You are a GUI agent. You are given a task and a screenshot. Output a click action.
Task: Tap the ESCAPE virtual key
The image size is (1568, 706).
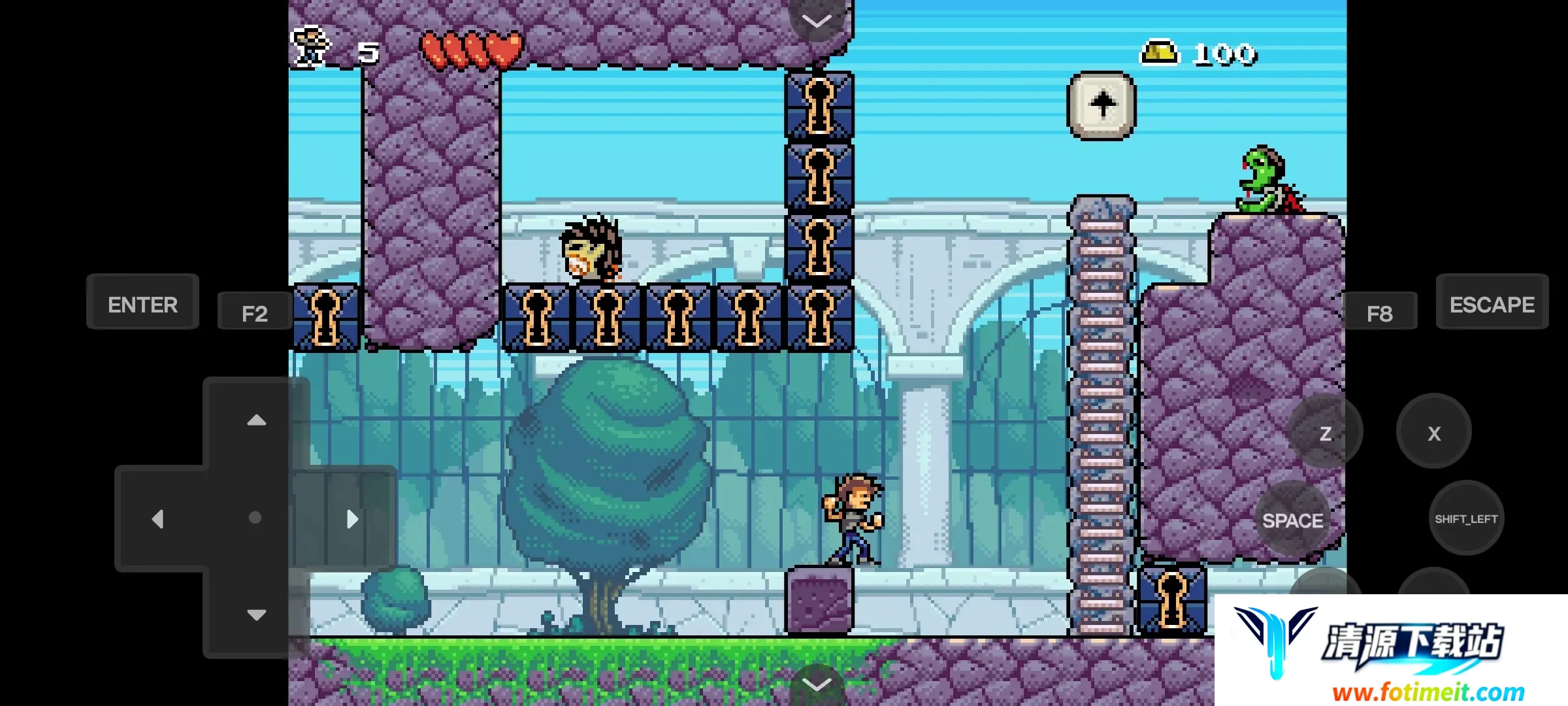tap(1492, 303)
